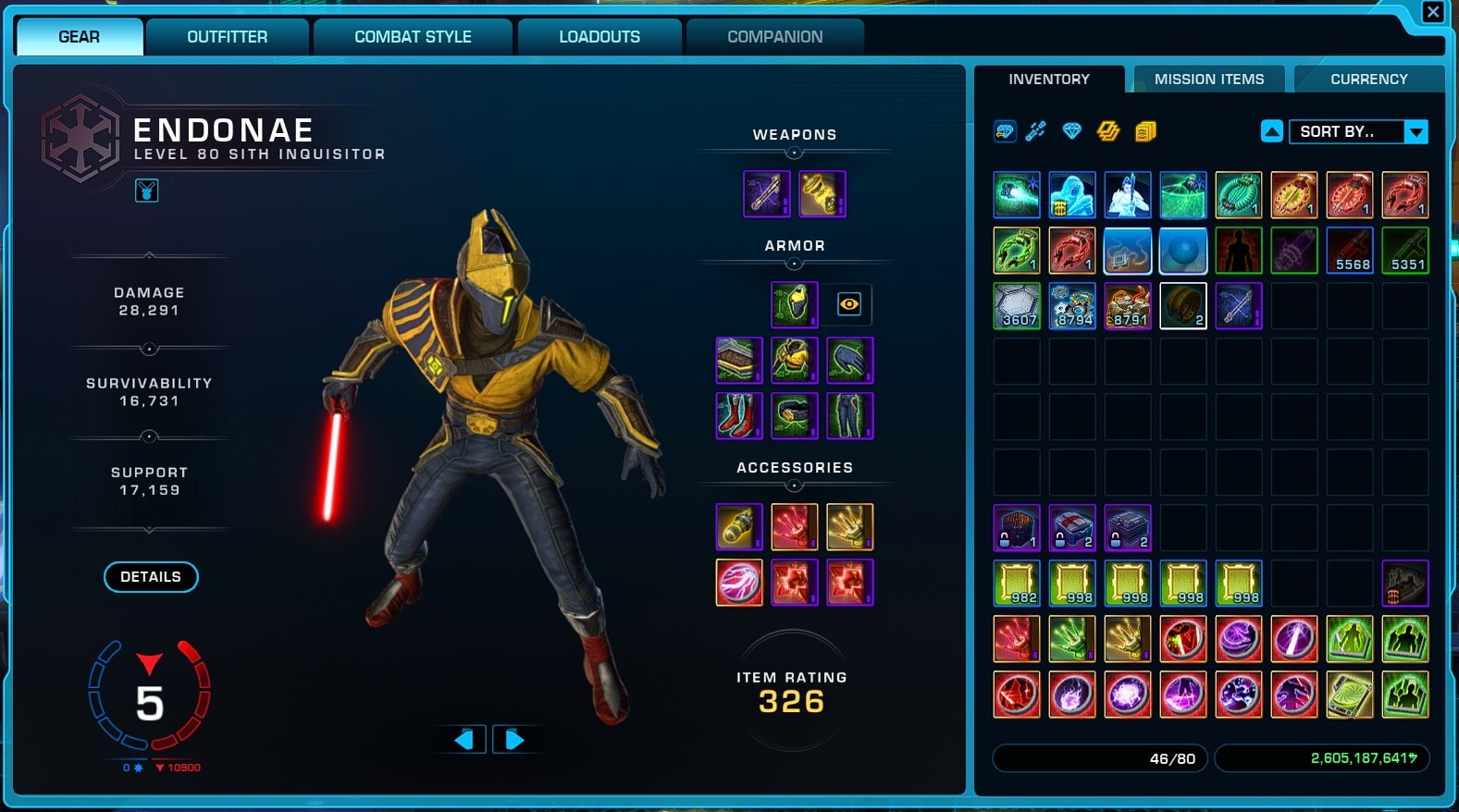Show the Mission Items tab
Screen dimensions: 1459x812
(1208, 80)
